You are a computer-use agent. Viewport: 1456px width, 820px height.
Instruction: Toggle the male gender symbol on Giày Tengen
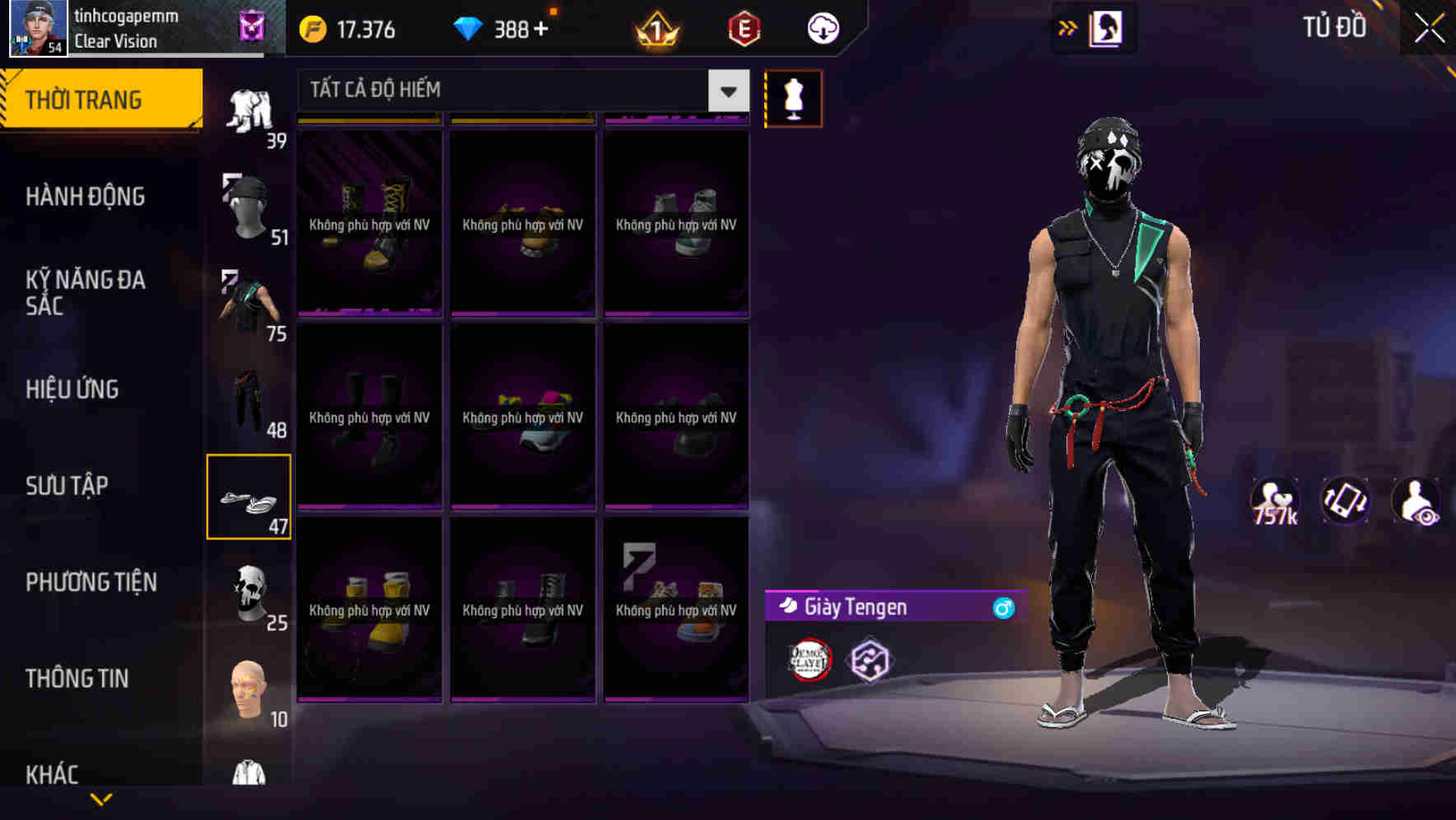[x=1002, y=608]
